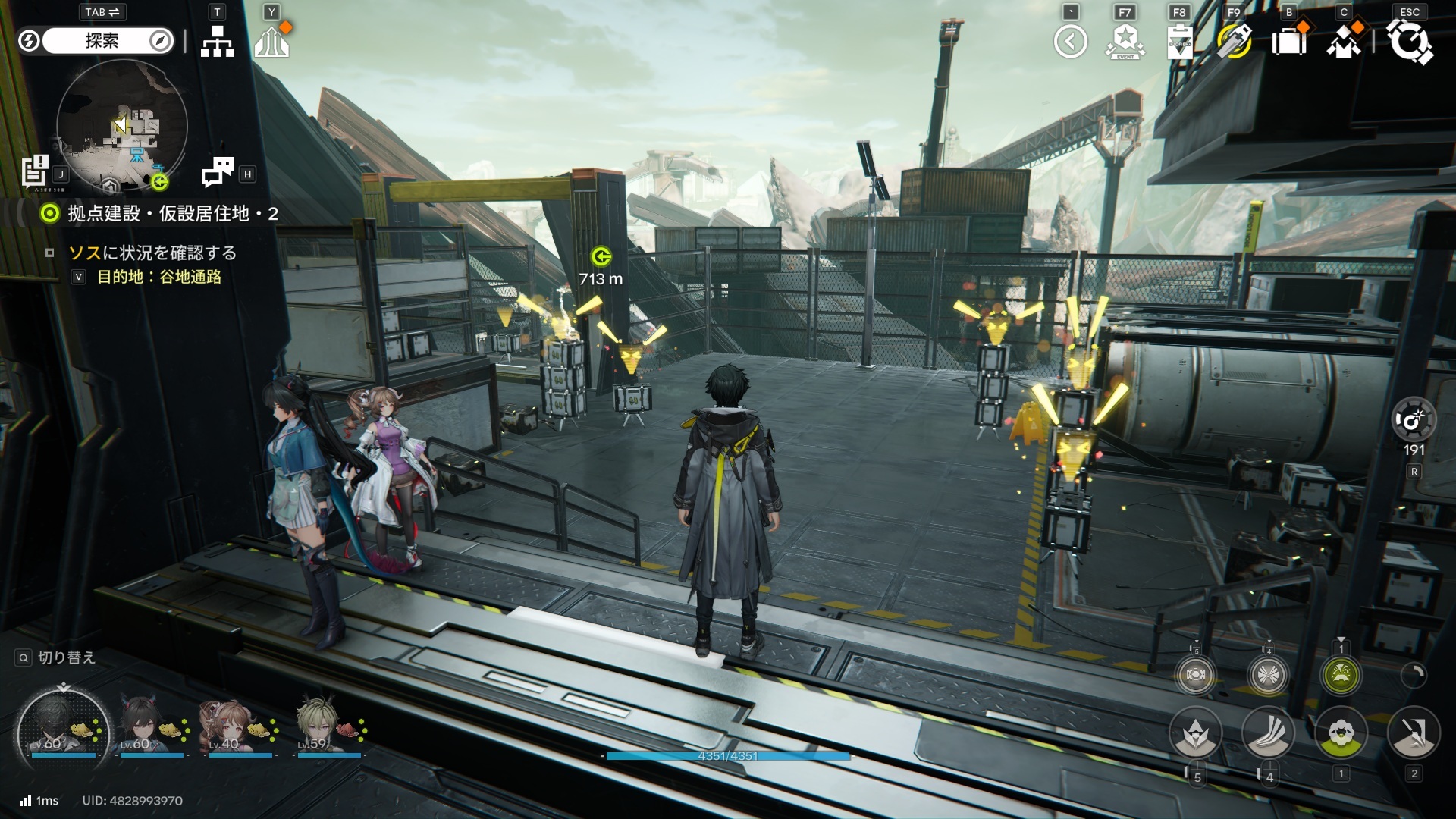Open the circular minimap
This screenshot has width=1456, height=819.
(x=121, y=125)
